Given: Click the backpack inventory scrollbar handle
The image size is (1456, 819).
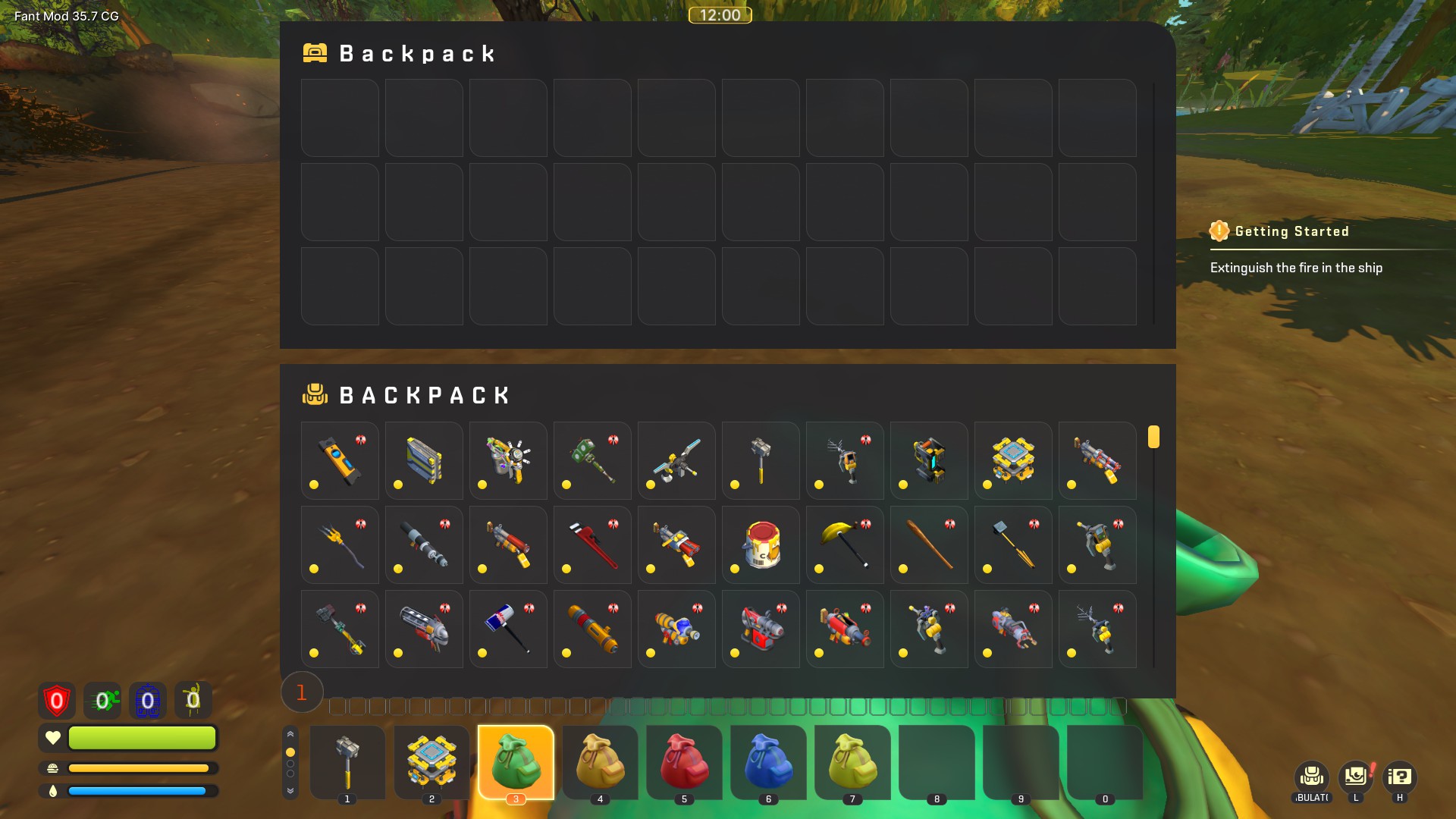Looking at the screenshot, I should [x=1153, y=437].
